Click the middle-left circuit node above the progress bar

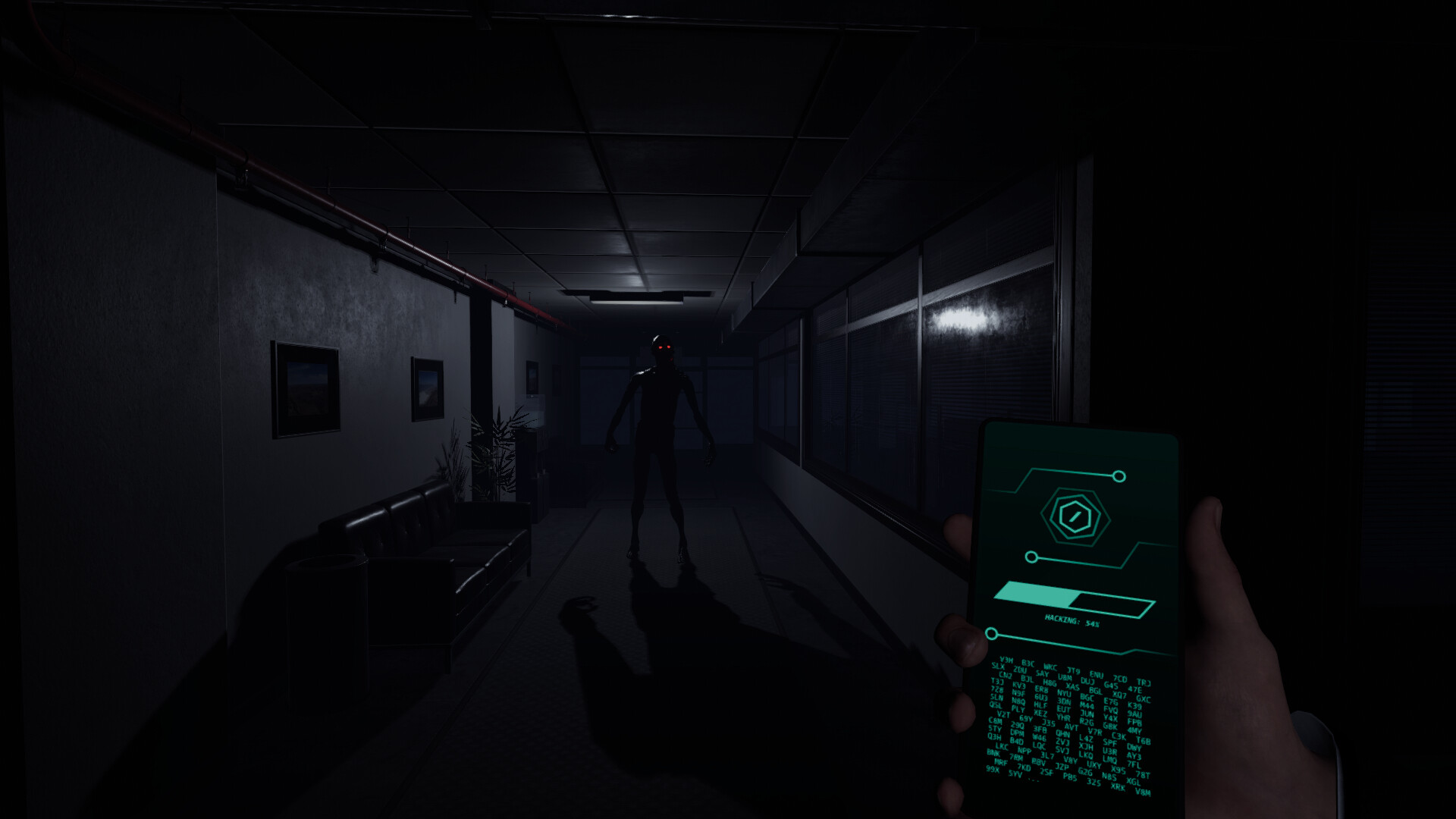point(1030,558)
